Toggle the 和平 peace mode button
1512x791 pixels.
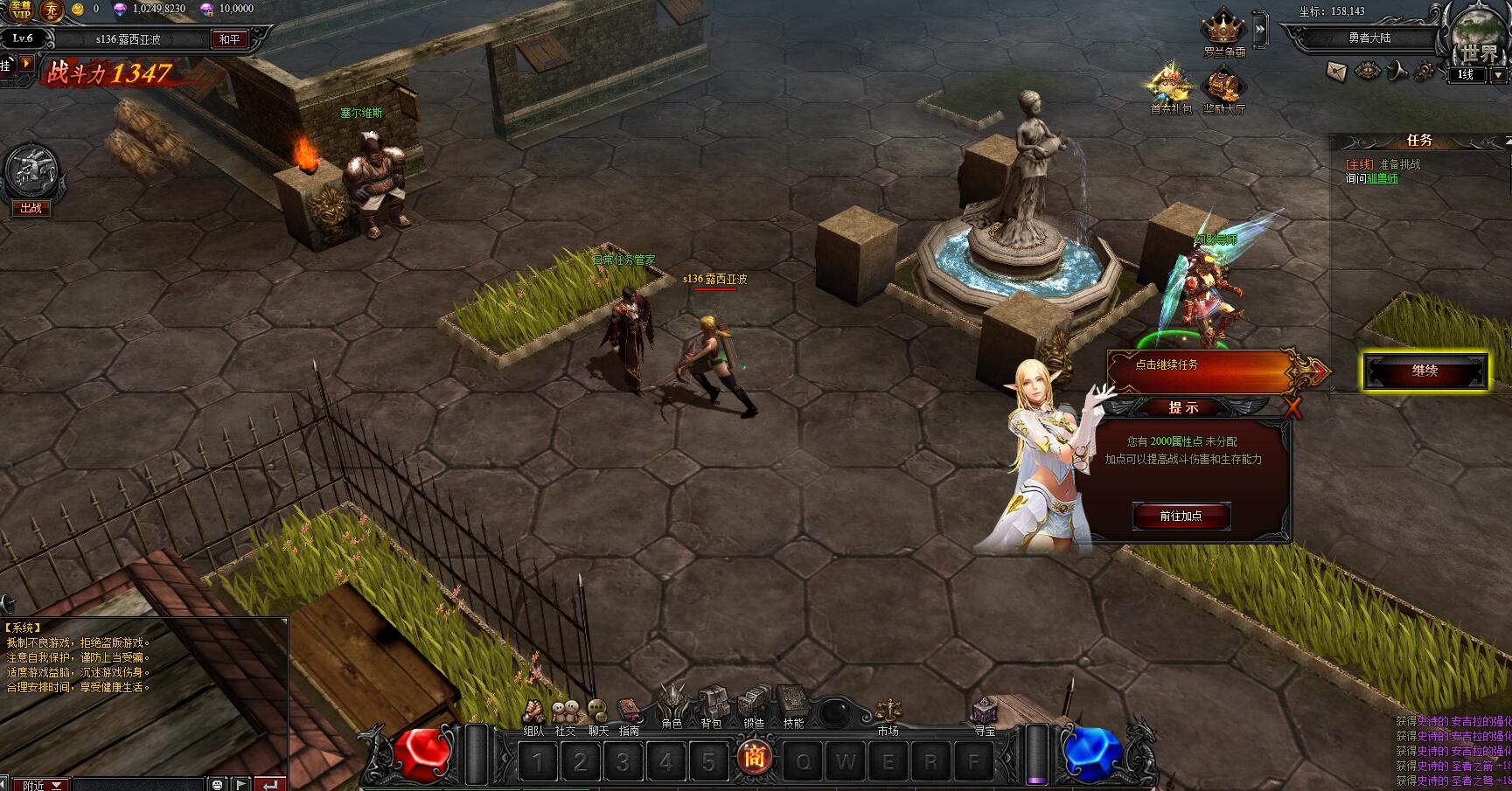(x=230, y=39)
